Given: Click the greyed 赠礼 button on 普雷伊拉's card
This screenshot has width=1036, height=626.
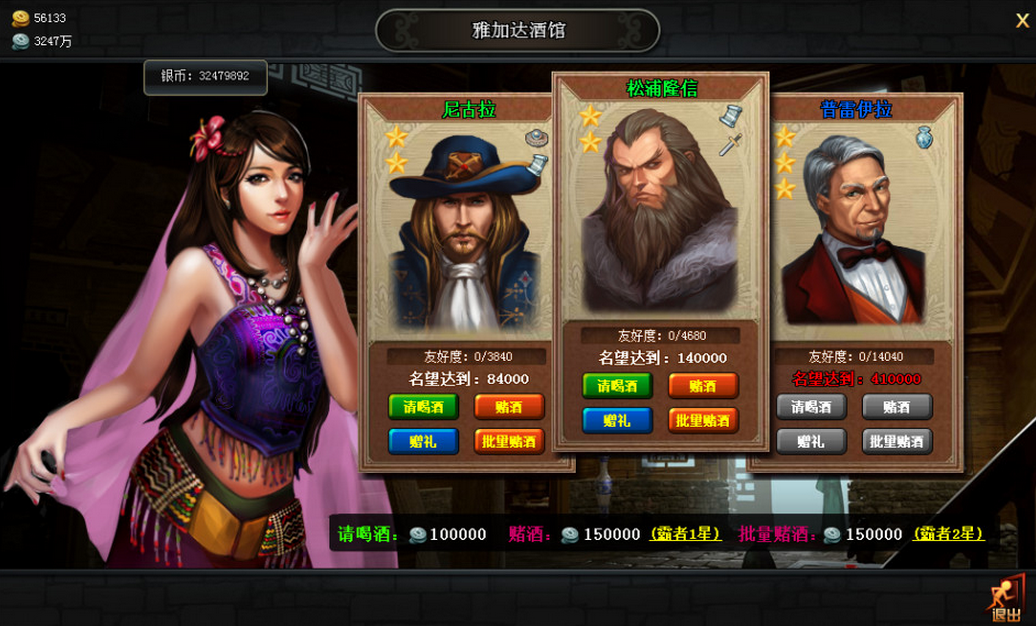Looking at the screenshot, I should pos(811,441).
